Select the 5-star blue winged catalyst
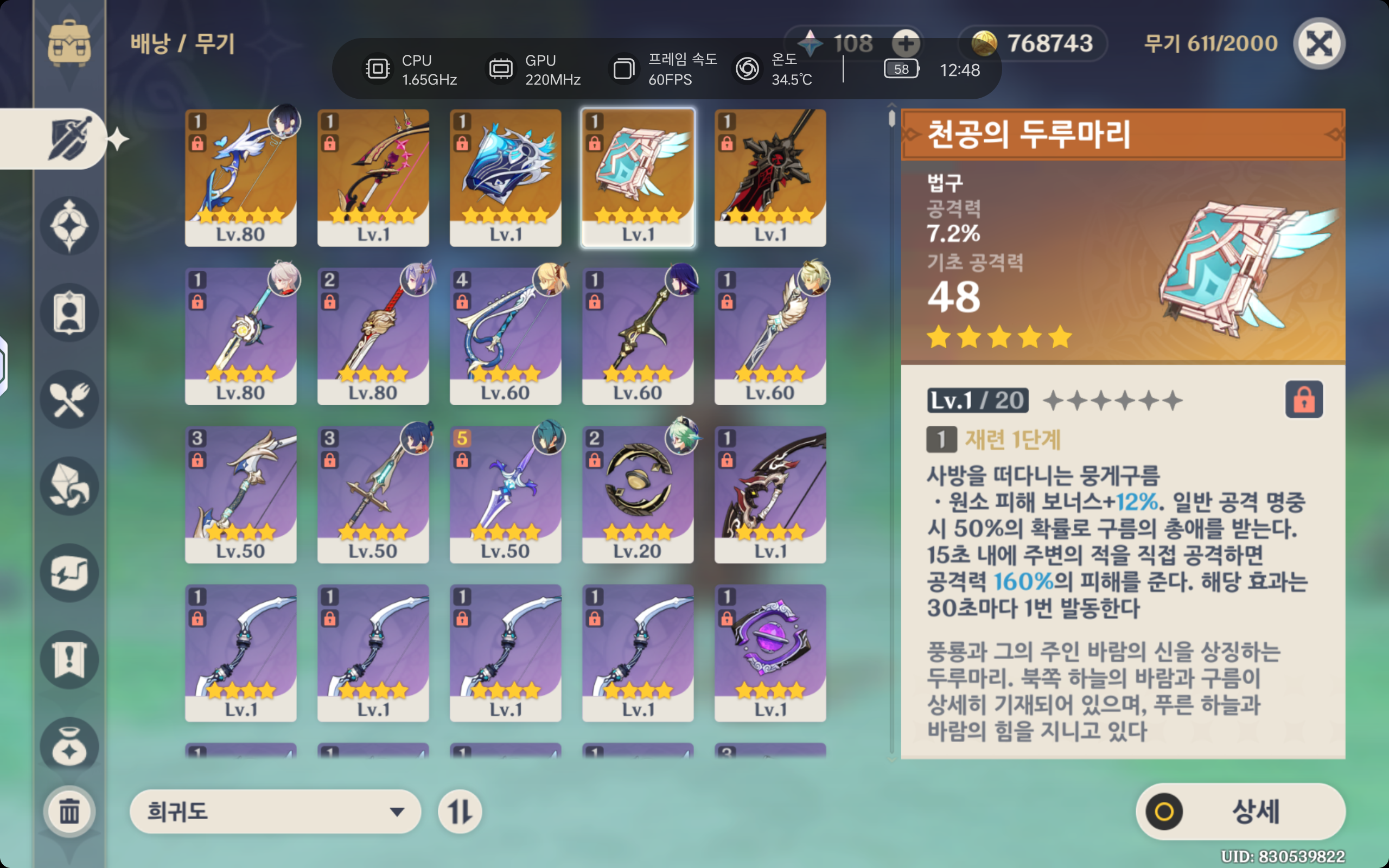This screenshot has height=868, width=1389. tap(505, 178)
